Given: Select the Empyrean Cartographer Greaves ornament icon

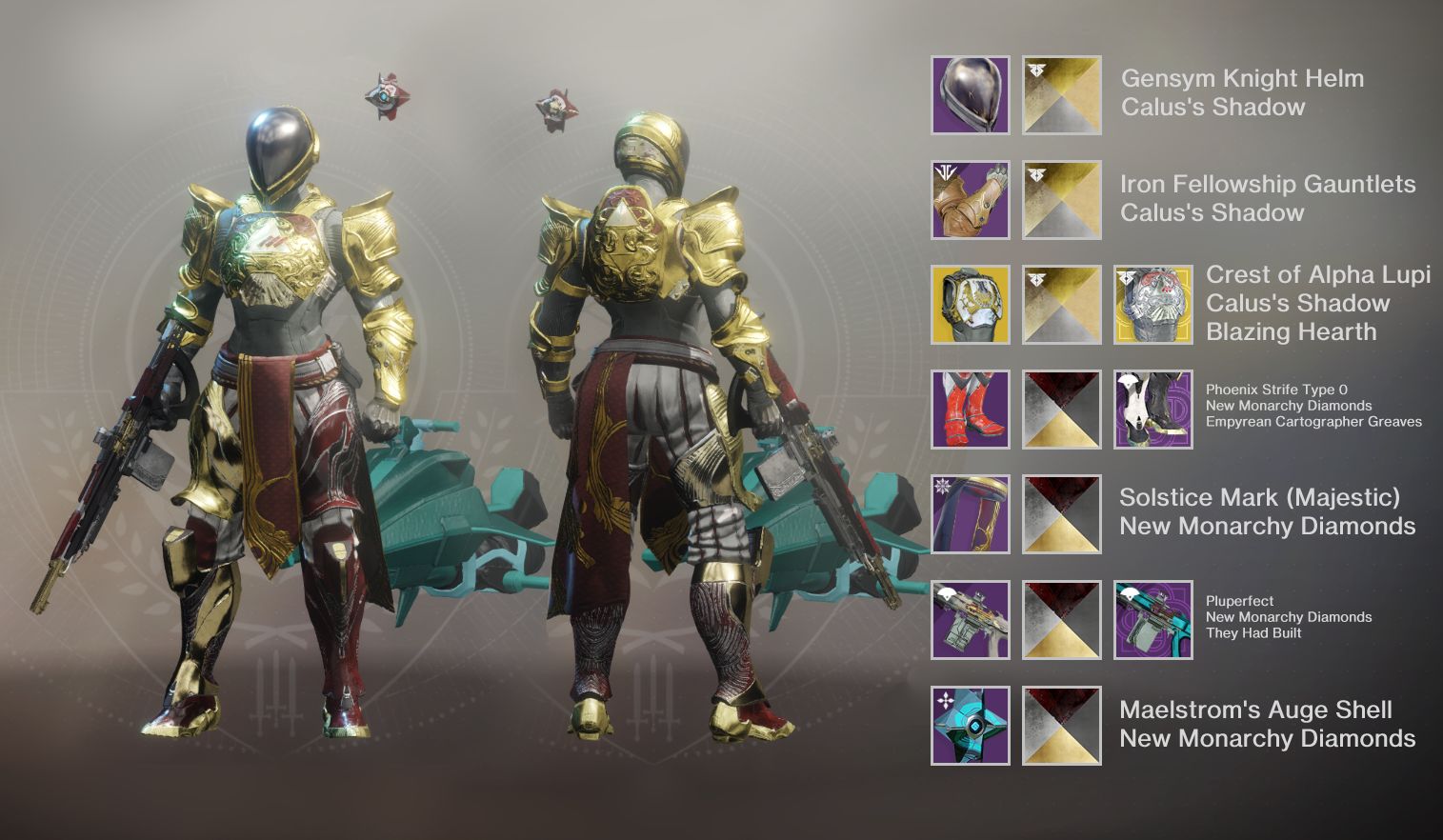Looking at the screenshot, I should click(x=1152, y=410).
